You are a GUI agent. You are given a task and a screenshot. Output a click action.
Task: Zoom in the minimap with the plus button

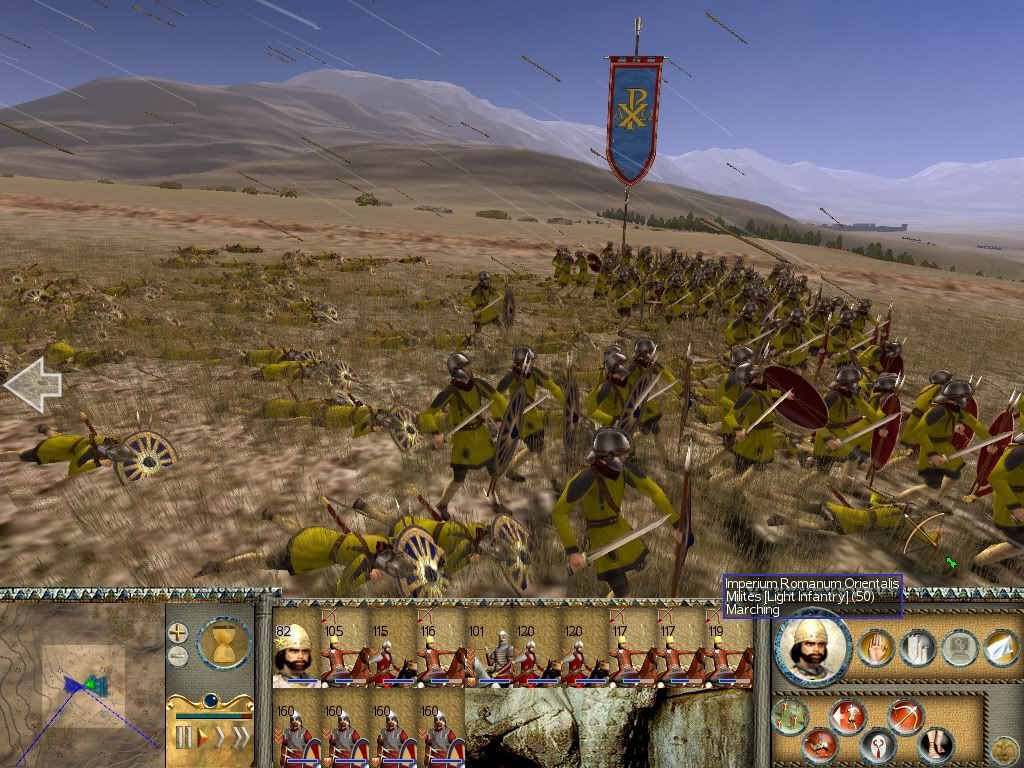pyautogui.click(x=177, y=632)
